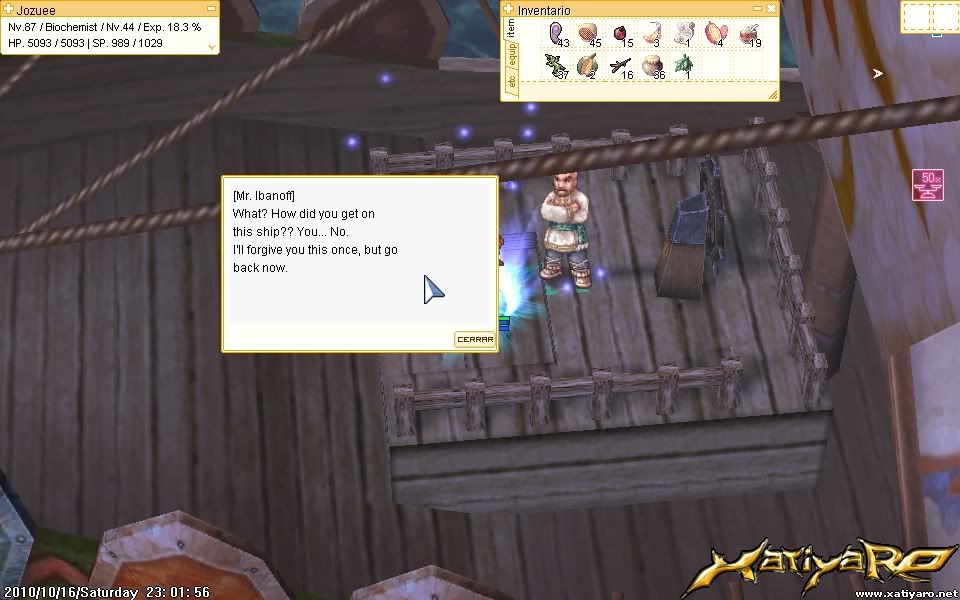Pick the pink split fruit stack of 4

coord(714,35)
